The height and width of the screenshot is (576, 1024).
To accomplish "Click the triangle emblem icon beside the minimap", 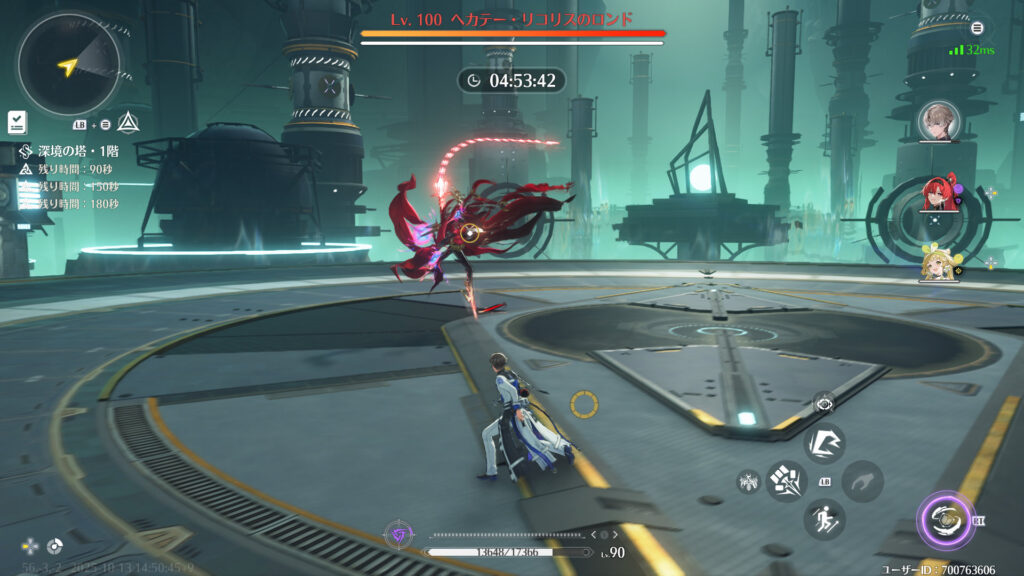I will click(127, 123).
